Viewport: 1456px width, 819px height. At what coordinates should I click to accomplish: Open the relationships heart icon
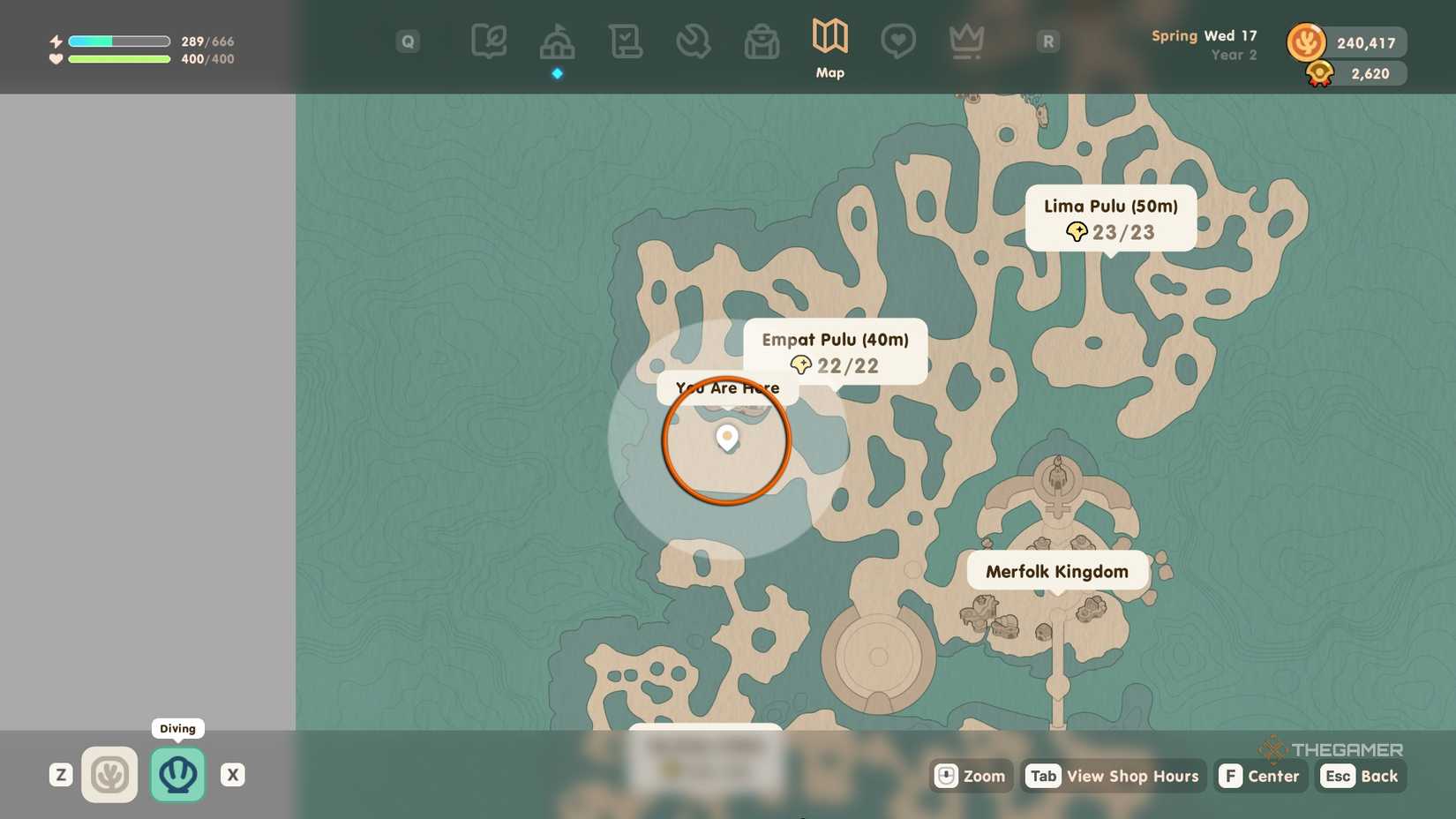(898, 40)
